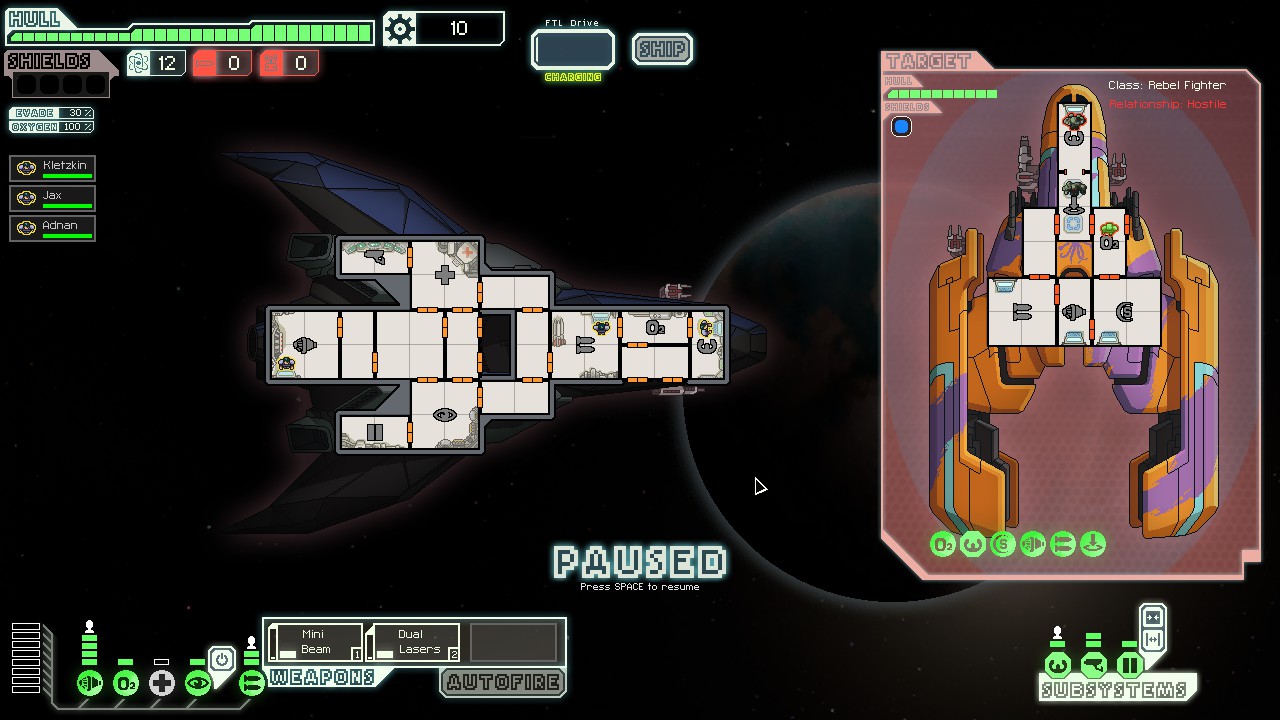Select the Sensors subsystem icon

[1094, 663]
